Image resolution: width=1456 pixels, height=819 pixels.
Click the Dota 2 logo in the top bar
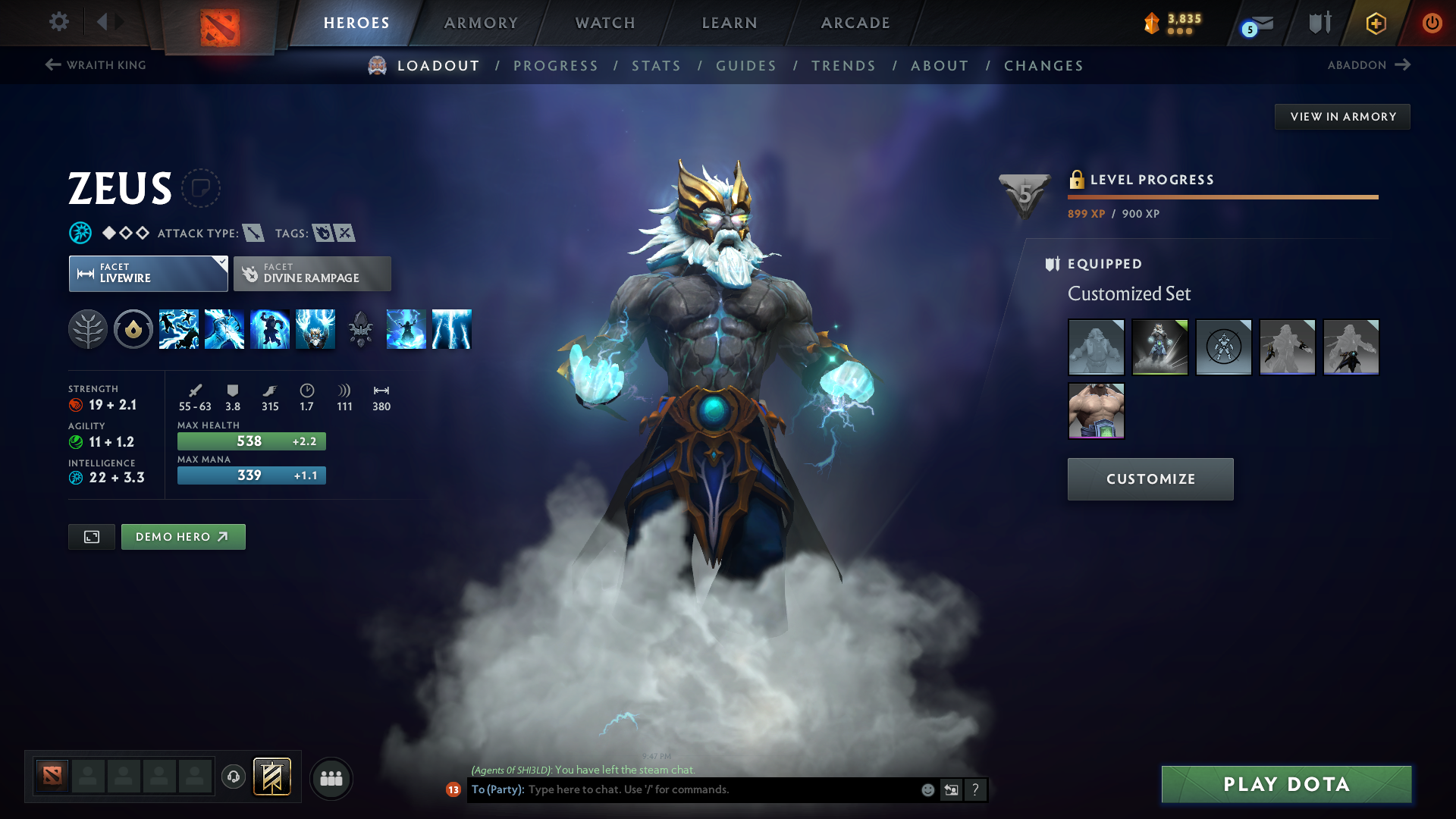click(220, 23)
